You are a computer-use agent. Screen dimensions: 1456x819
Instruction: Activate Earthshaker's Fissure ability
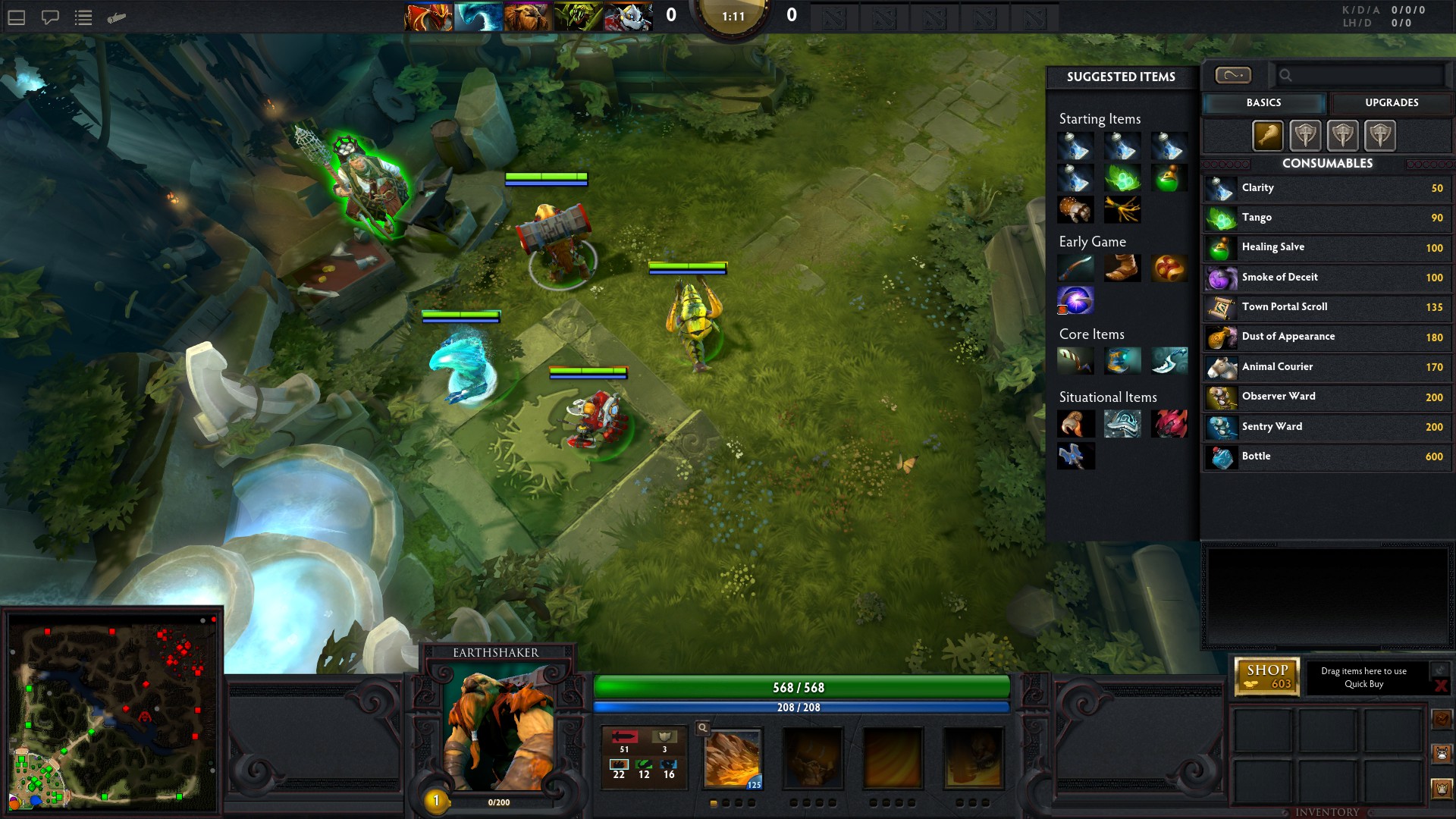pos(733,759)
